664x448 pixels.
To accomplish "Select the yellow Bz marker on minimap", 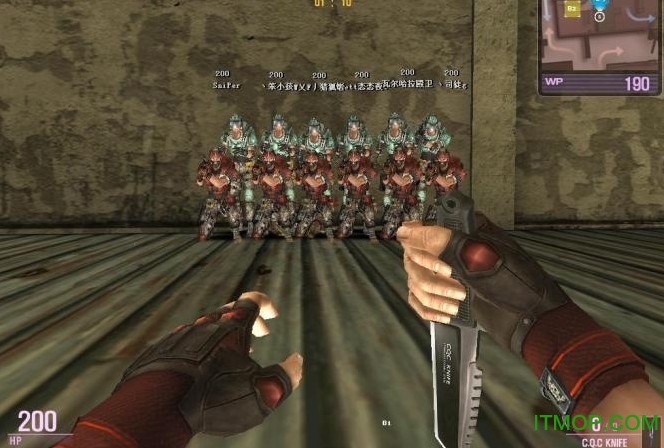I will [572, 9].
